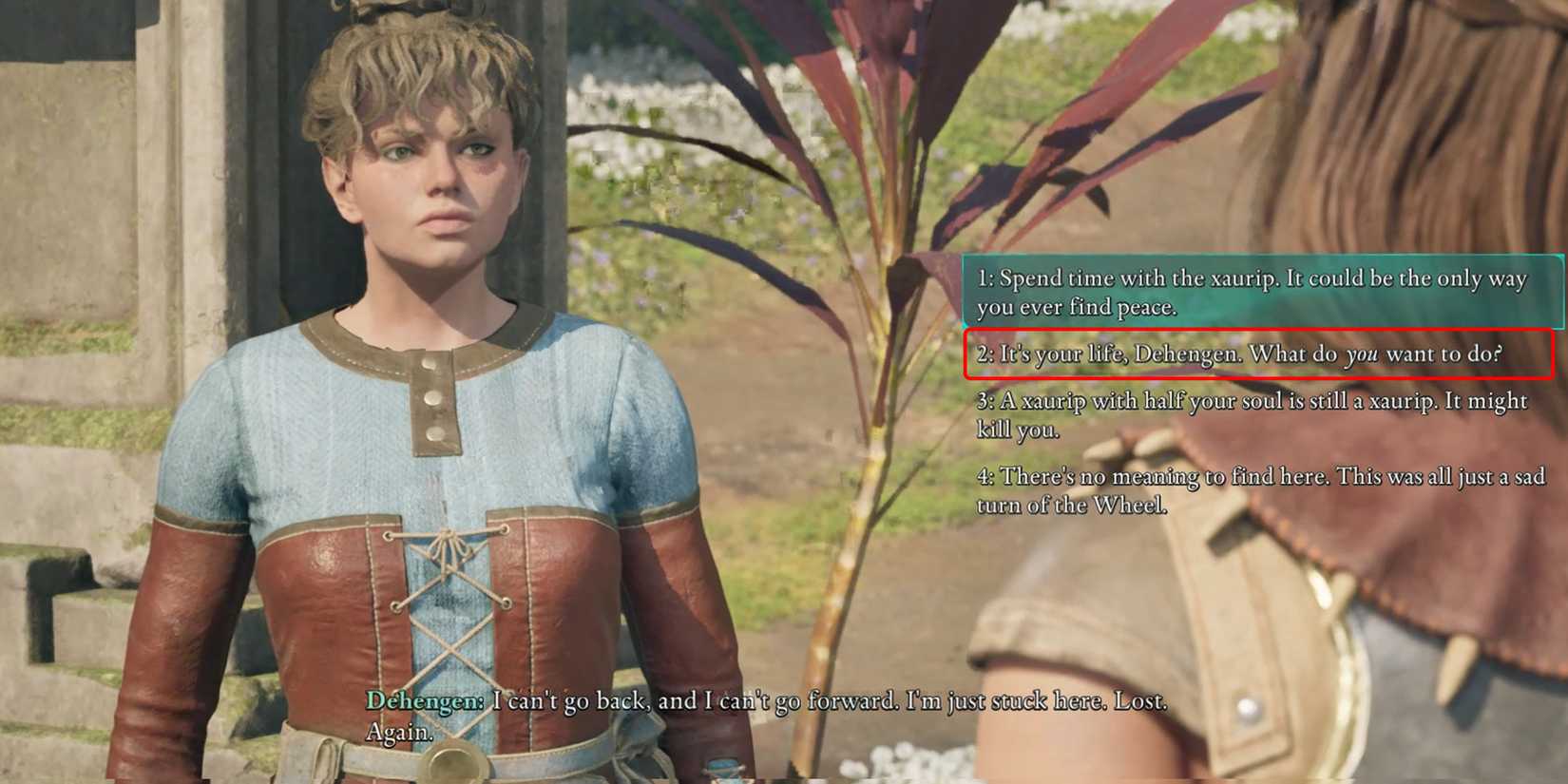Click the number "3" on the third response
This screenshot has width=1568, height=784.
click(983, 401)
